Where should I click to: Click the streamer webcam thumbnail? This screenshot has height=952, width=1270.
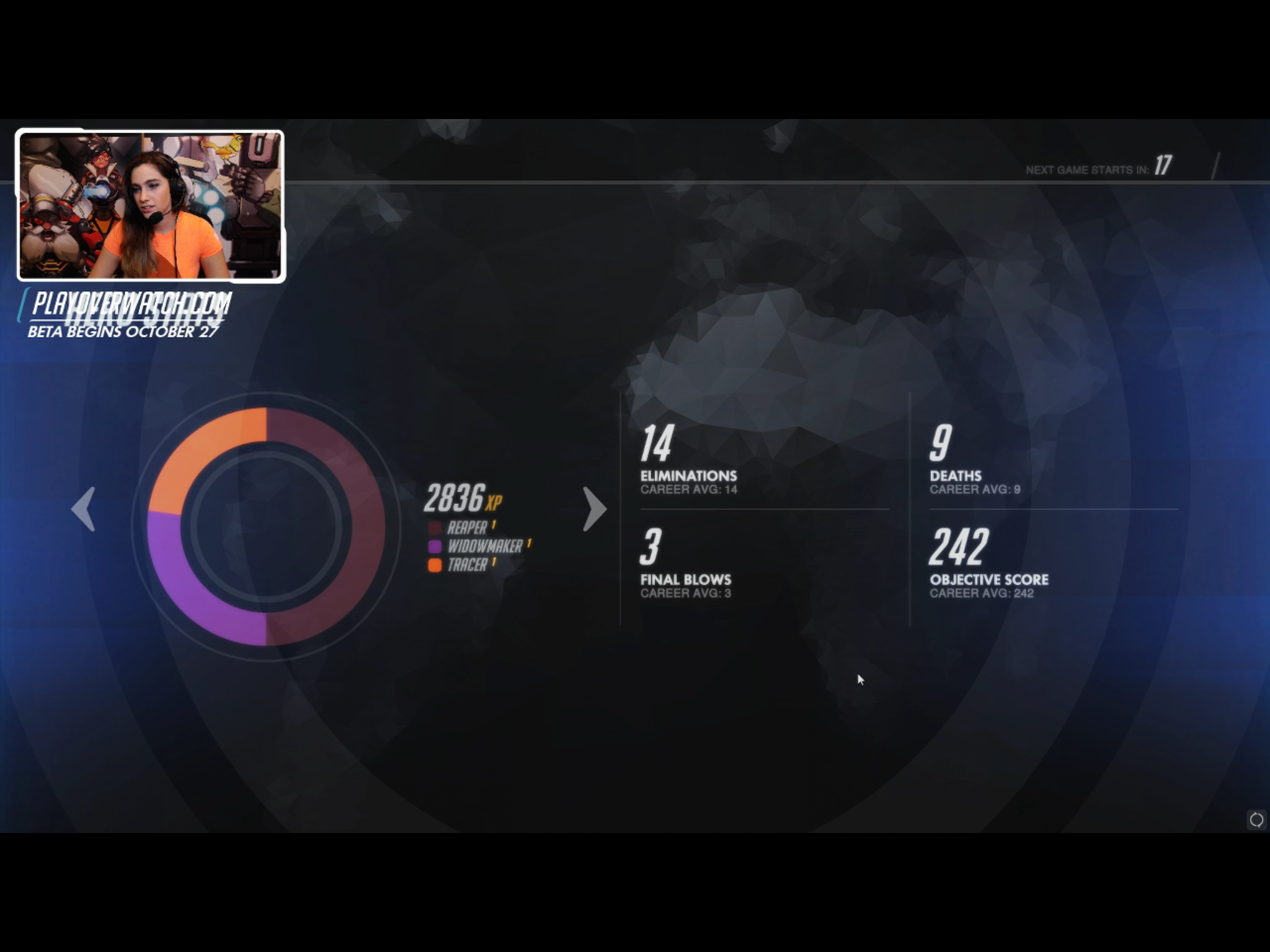point(150,206)
